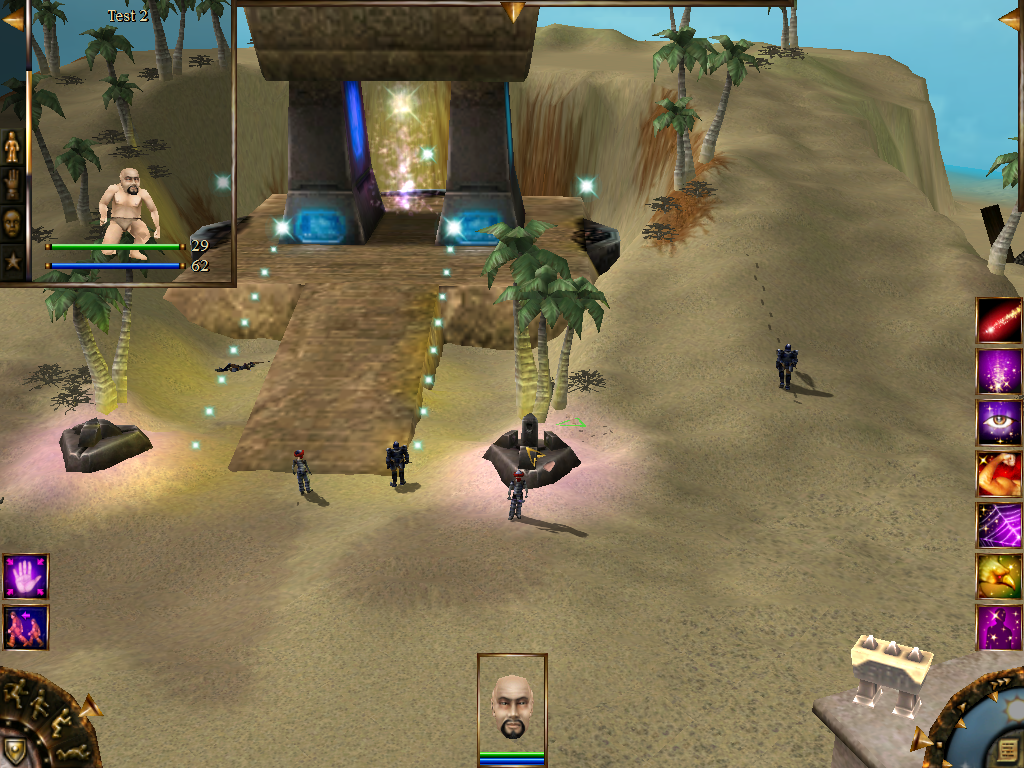Activate the purple sparkle shower spell
The height and width of the screenshot is (768, 1024).
pos(999,372)
